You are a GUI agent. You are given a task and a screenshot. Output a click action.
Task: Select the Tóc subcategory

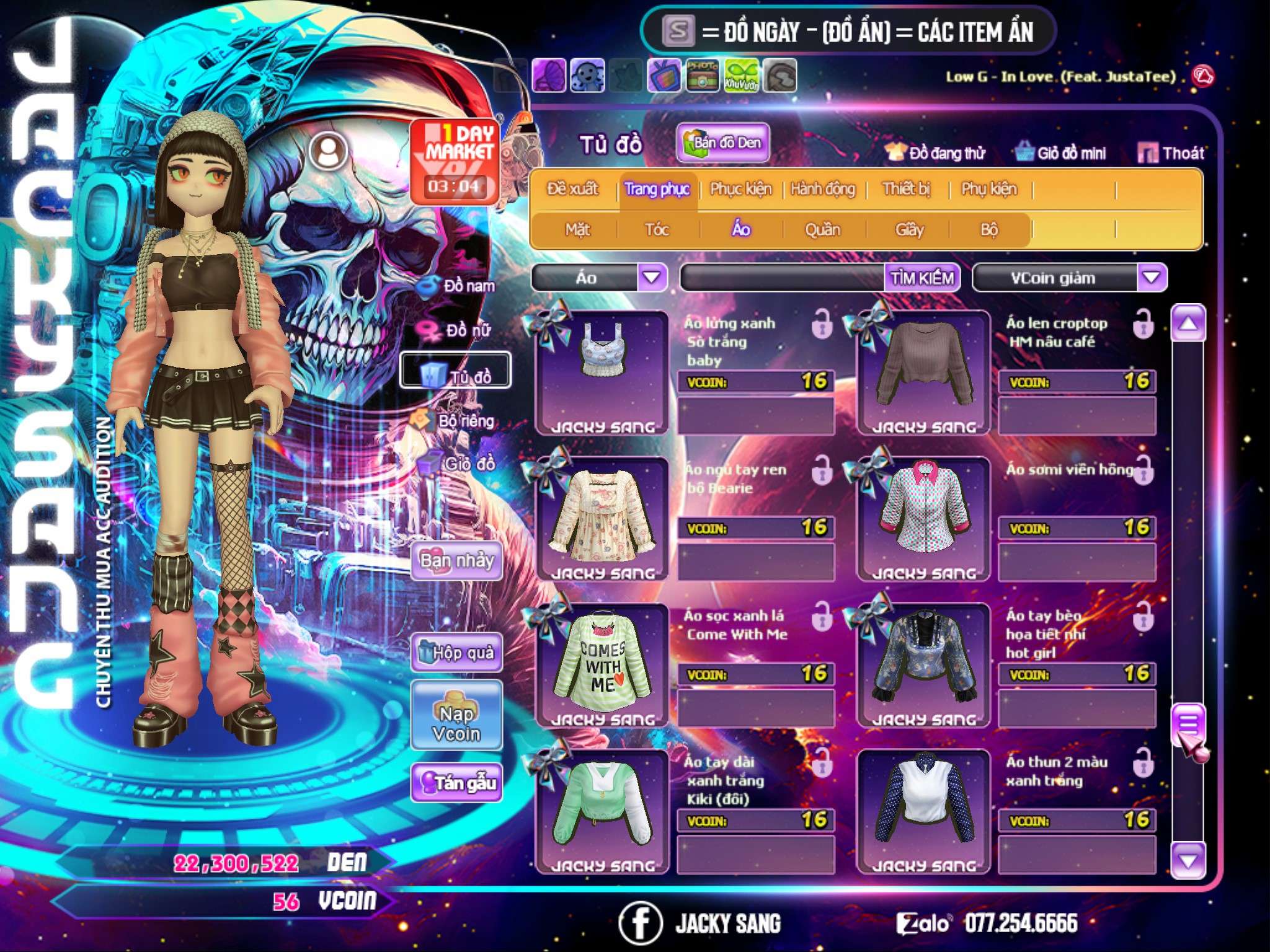pos(657,230)
